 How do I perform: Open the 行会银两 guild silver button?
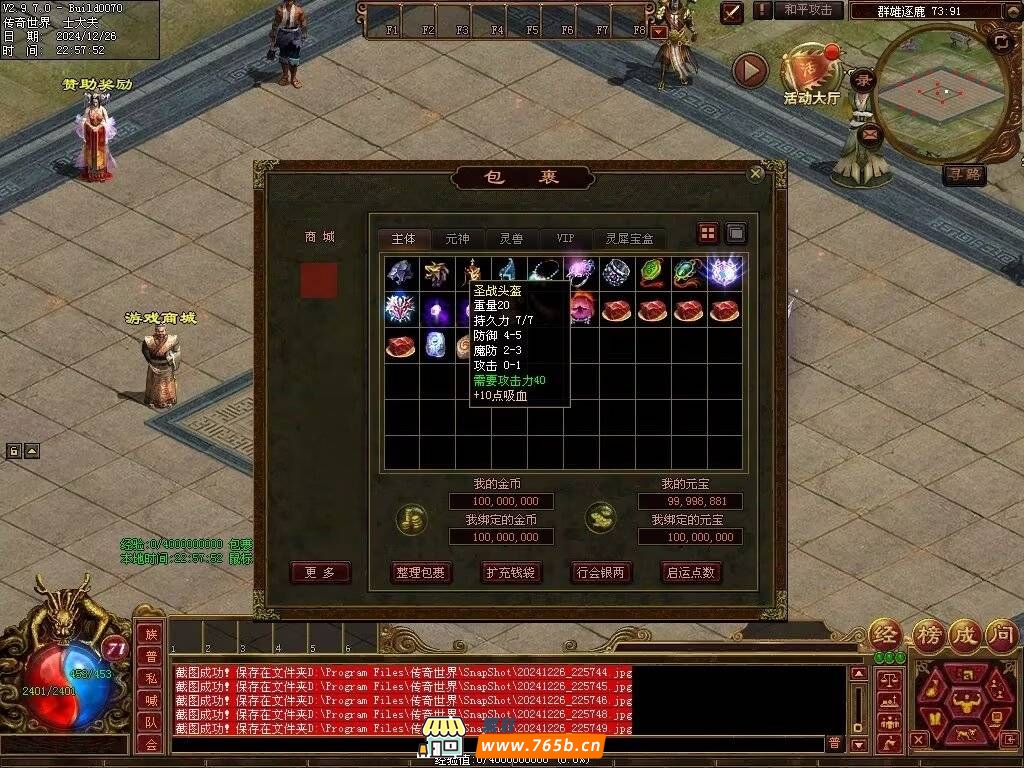click(600, 573)
